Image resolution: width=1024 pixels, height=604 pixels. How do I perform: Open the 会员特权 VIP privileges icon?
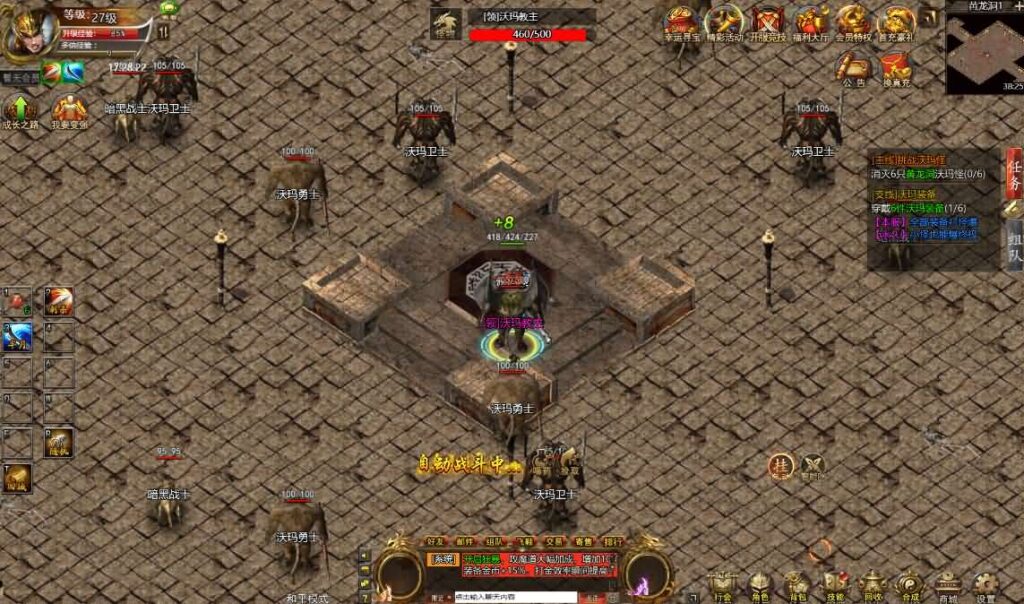pos(853,21)
